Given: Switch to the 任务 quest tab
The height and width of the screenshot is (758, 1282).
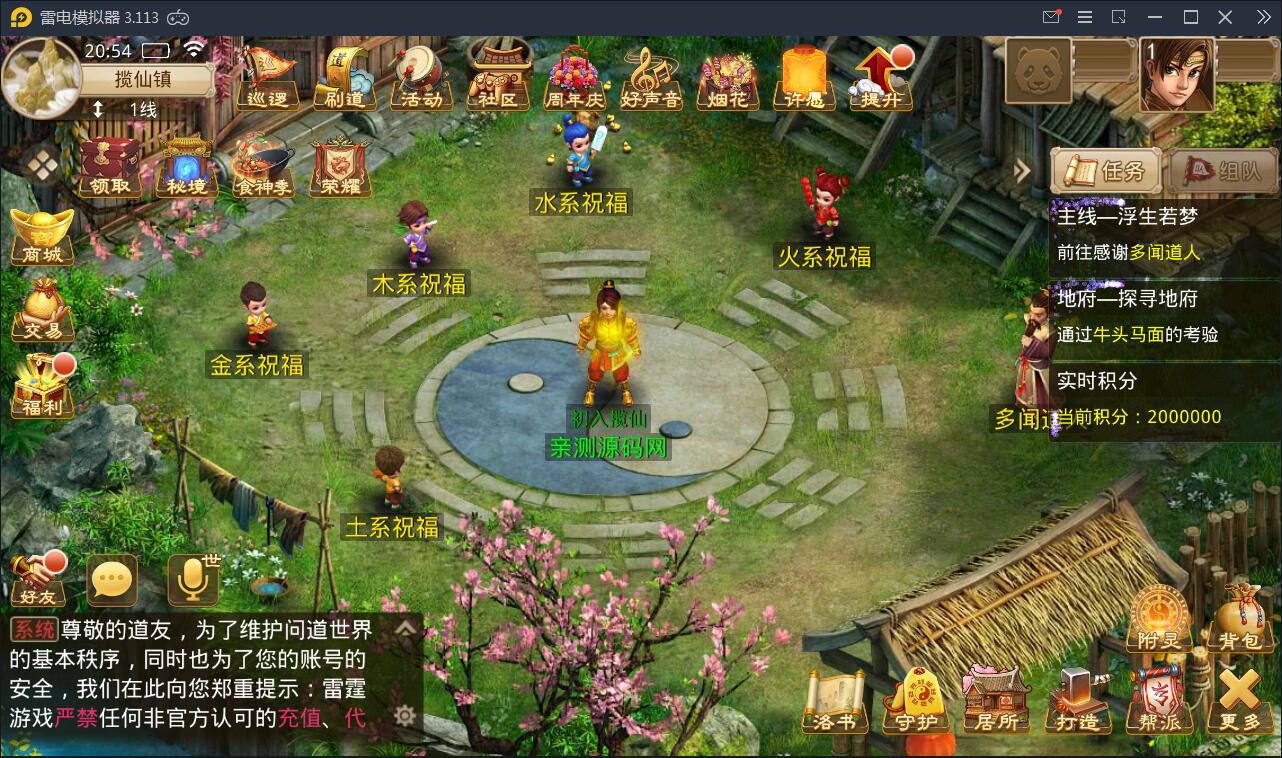Looking at the screenshot, I should point(1105,170).
